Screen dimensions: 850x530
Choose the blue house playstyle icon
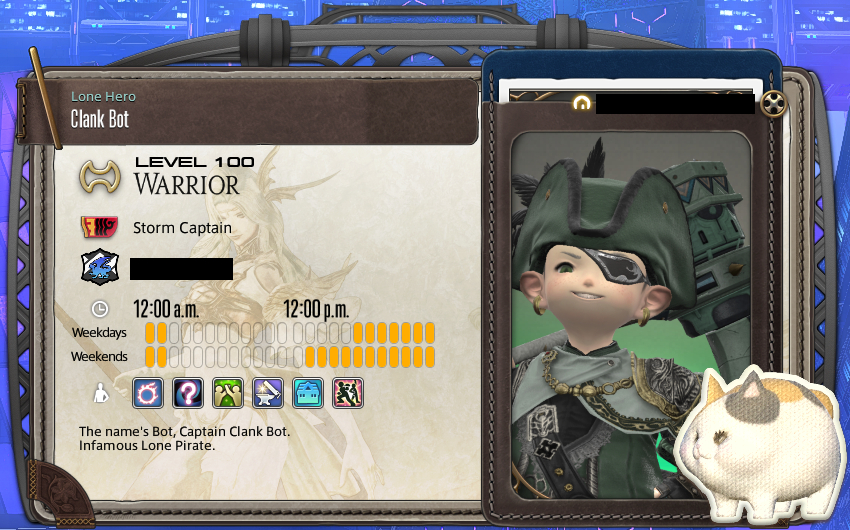pyautogui.click(x=308, y=392)
